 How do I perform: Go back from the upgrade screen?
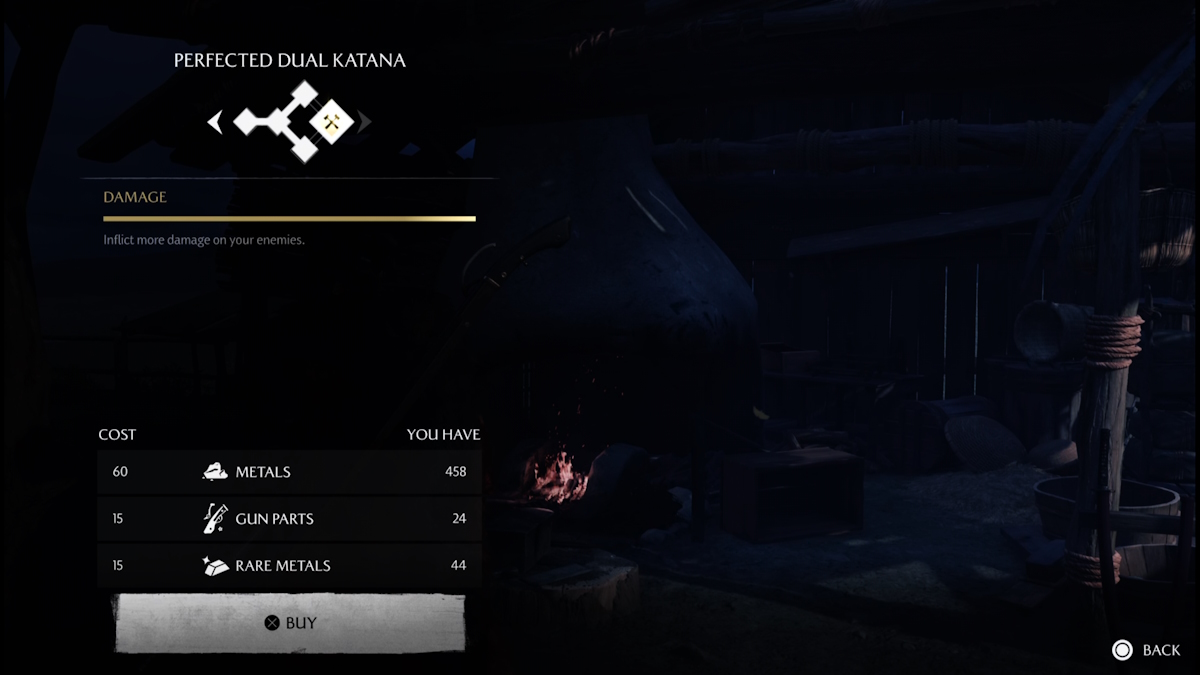pos(1146,650)
